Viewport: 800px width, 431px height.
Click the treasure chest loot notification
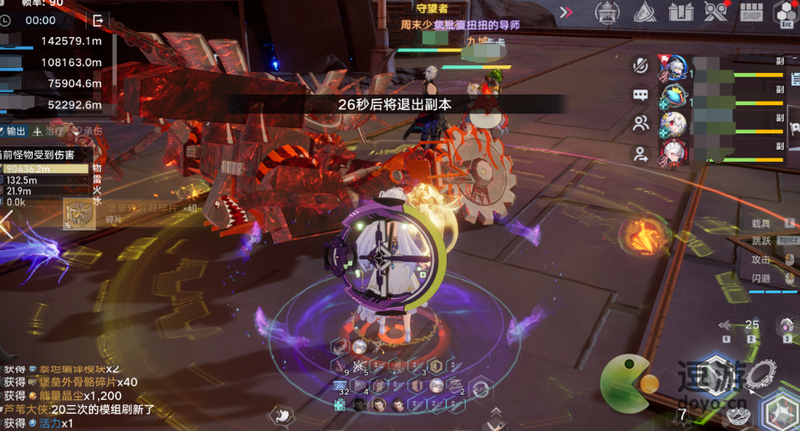(x=79, y=212)
